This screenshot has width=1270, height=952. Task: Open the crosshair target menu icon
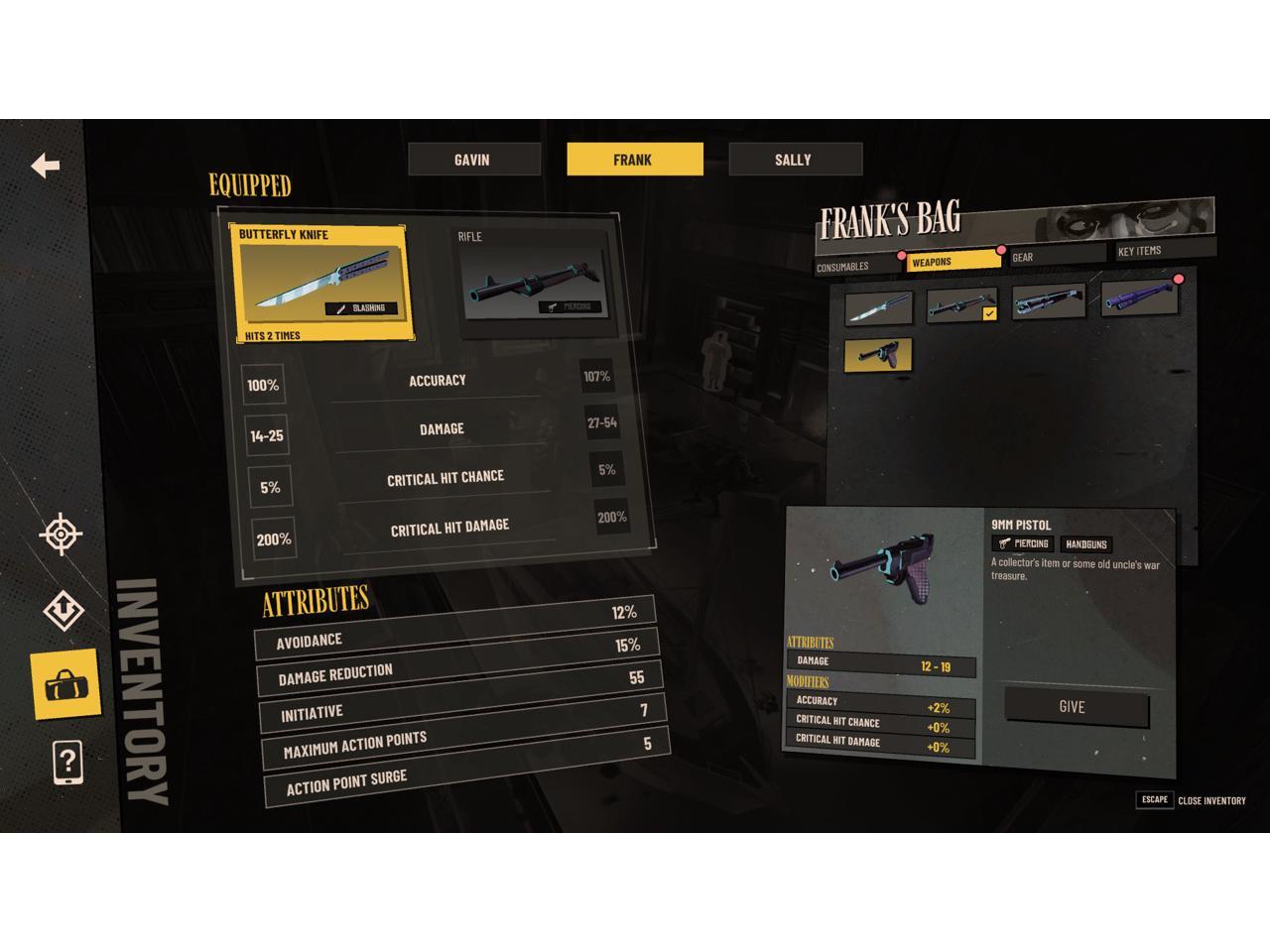(62, 535)
